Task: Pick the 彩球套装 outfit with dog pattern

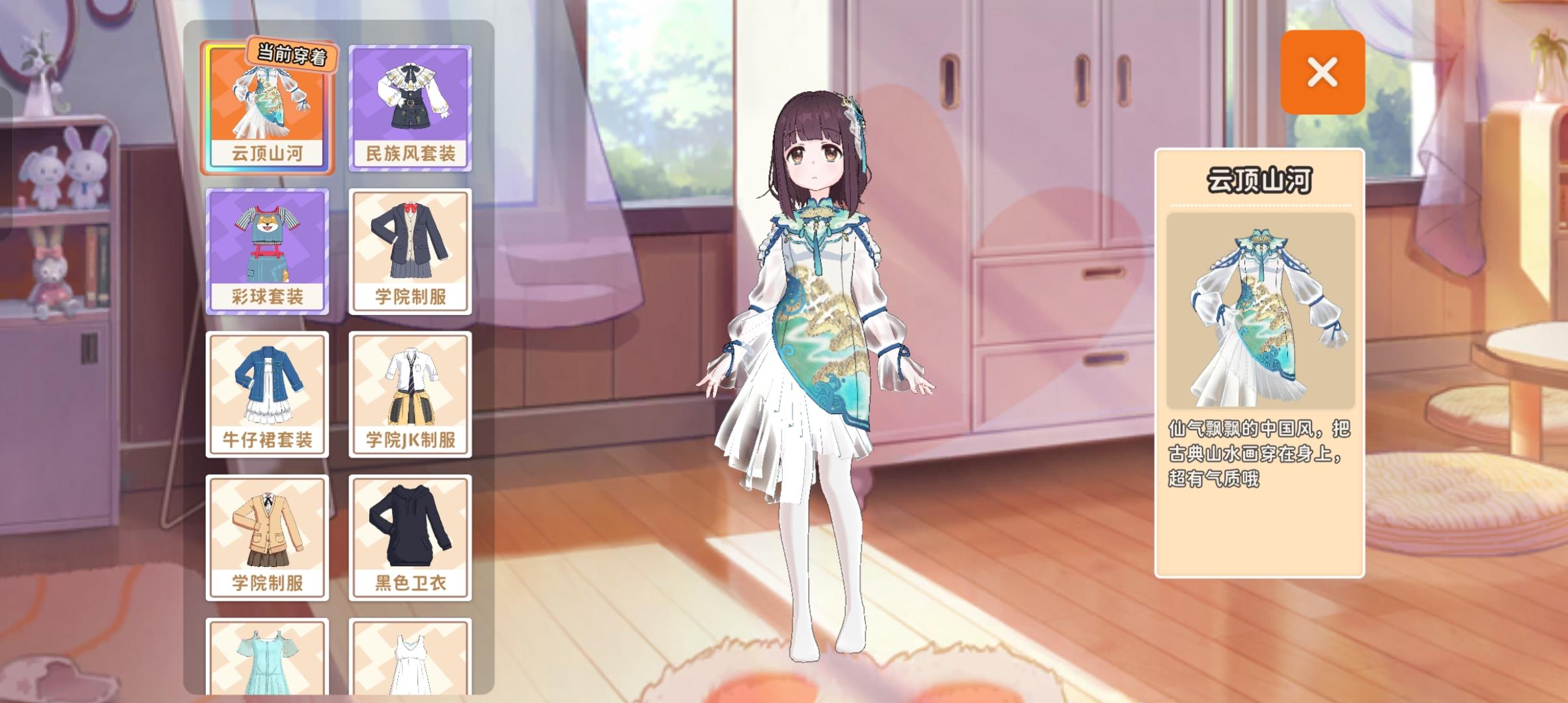Action: point(268,251)
